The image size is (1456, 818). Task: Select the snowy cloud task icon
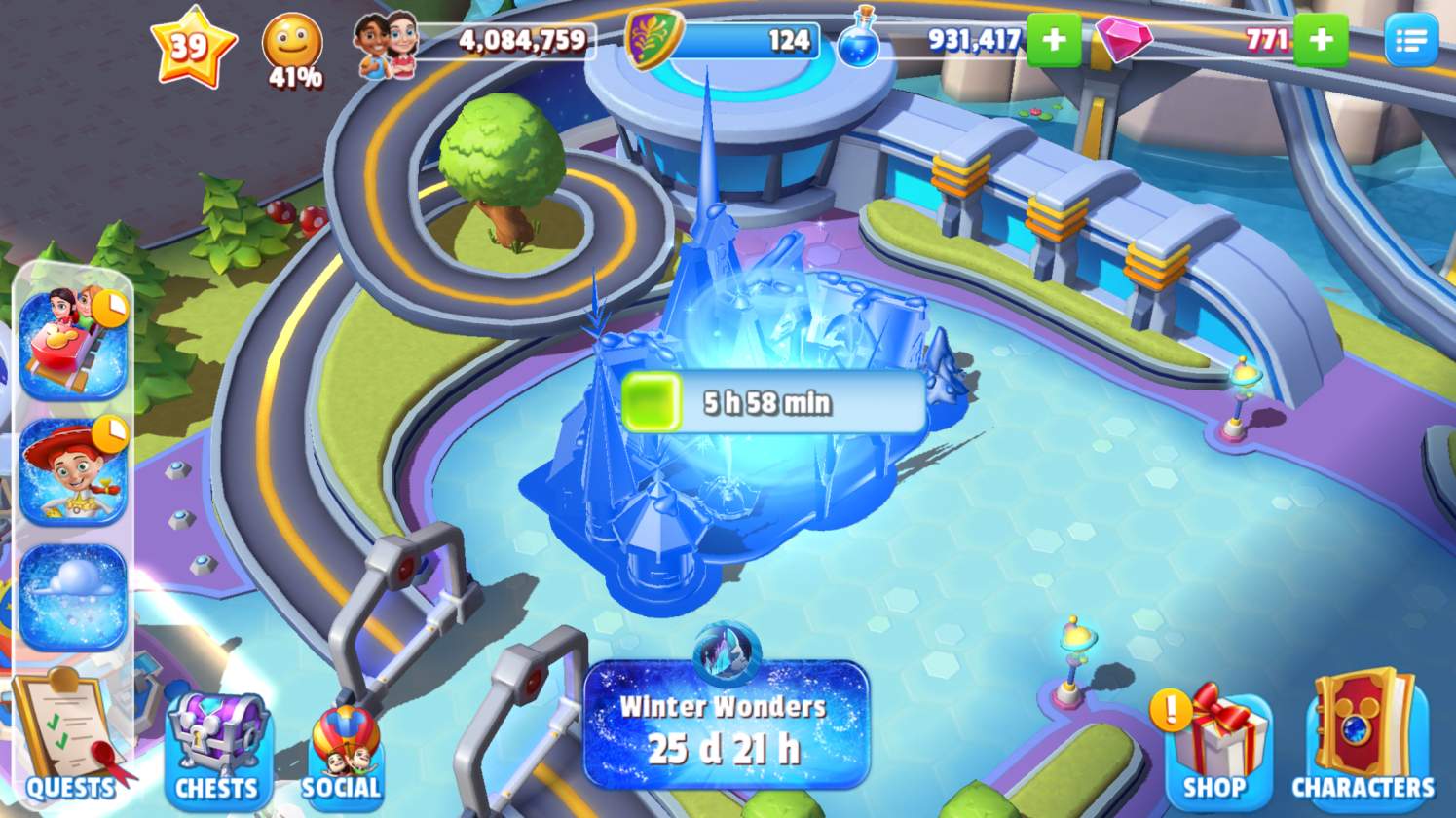(73, 596)
